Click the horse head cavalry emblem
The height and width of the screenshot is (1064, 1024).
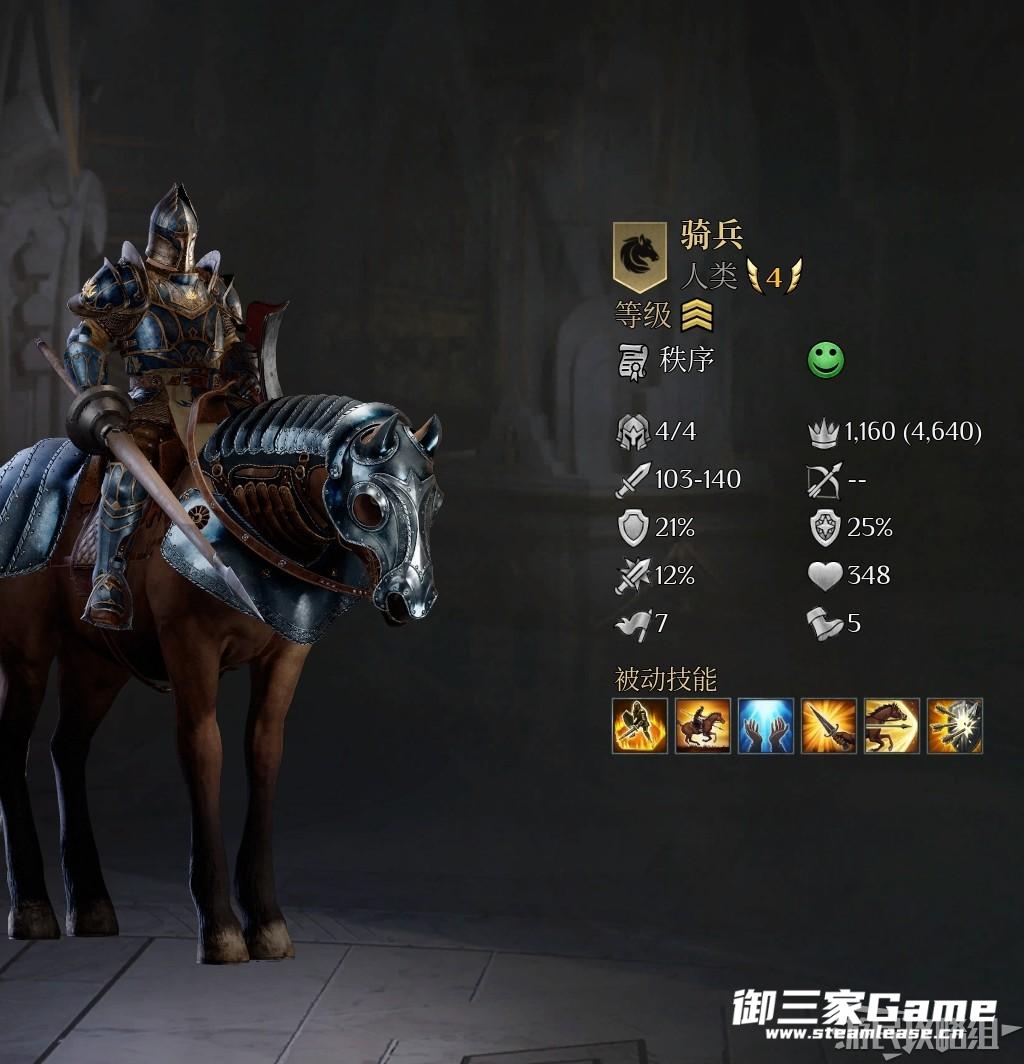point(639,255)
